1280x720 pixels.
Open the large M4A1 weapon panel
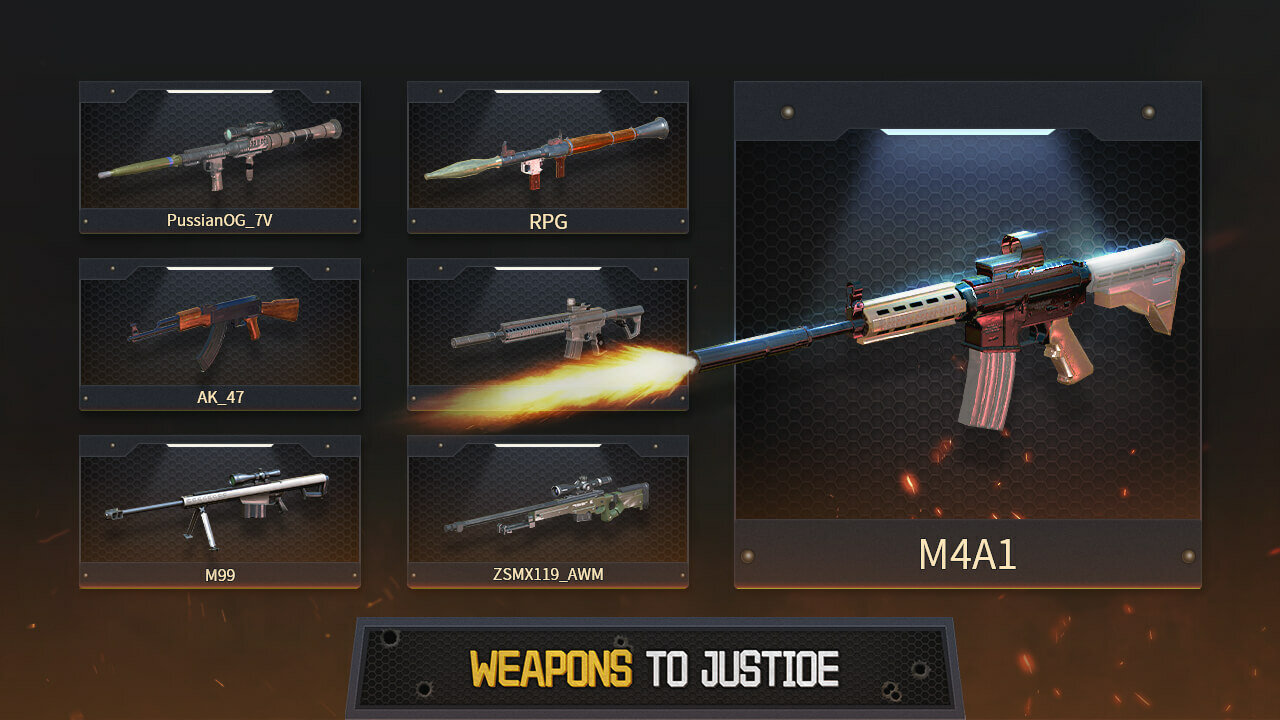coord(968,335)
